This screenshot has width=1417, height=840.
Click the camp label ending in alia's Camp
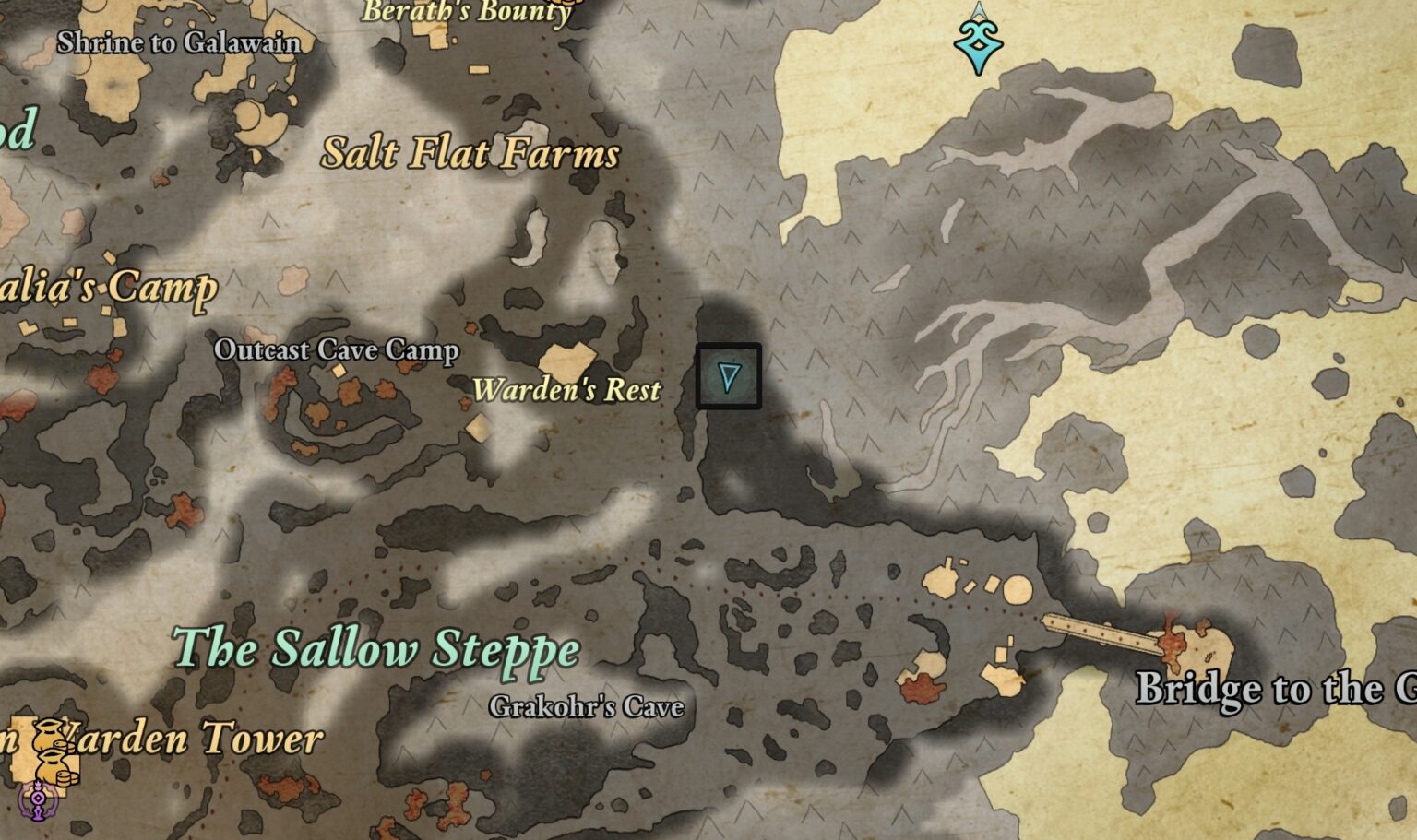[x=111, y=287]
